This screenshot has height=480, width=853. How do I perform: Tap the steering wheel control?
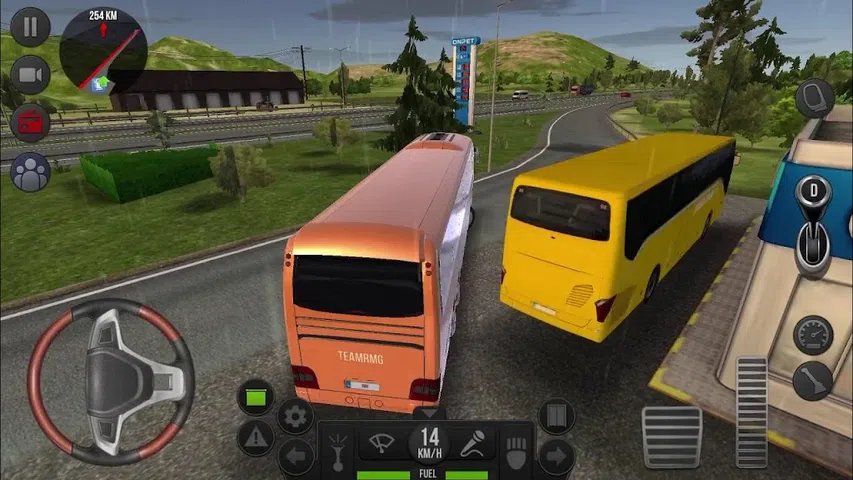111,382
